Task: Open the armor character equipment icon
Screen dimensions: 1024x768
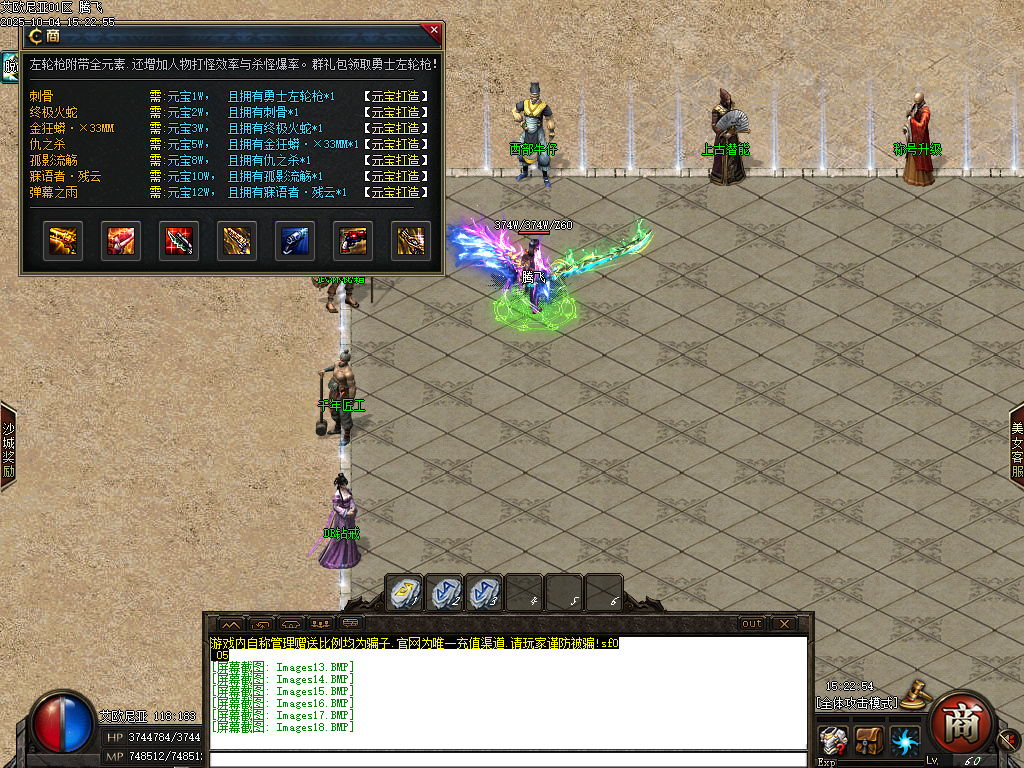Action: coord(832,742)
